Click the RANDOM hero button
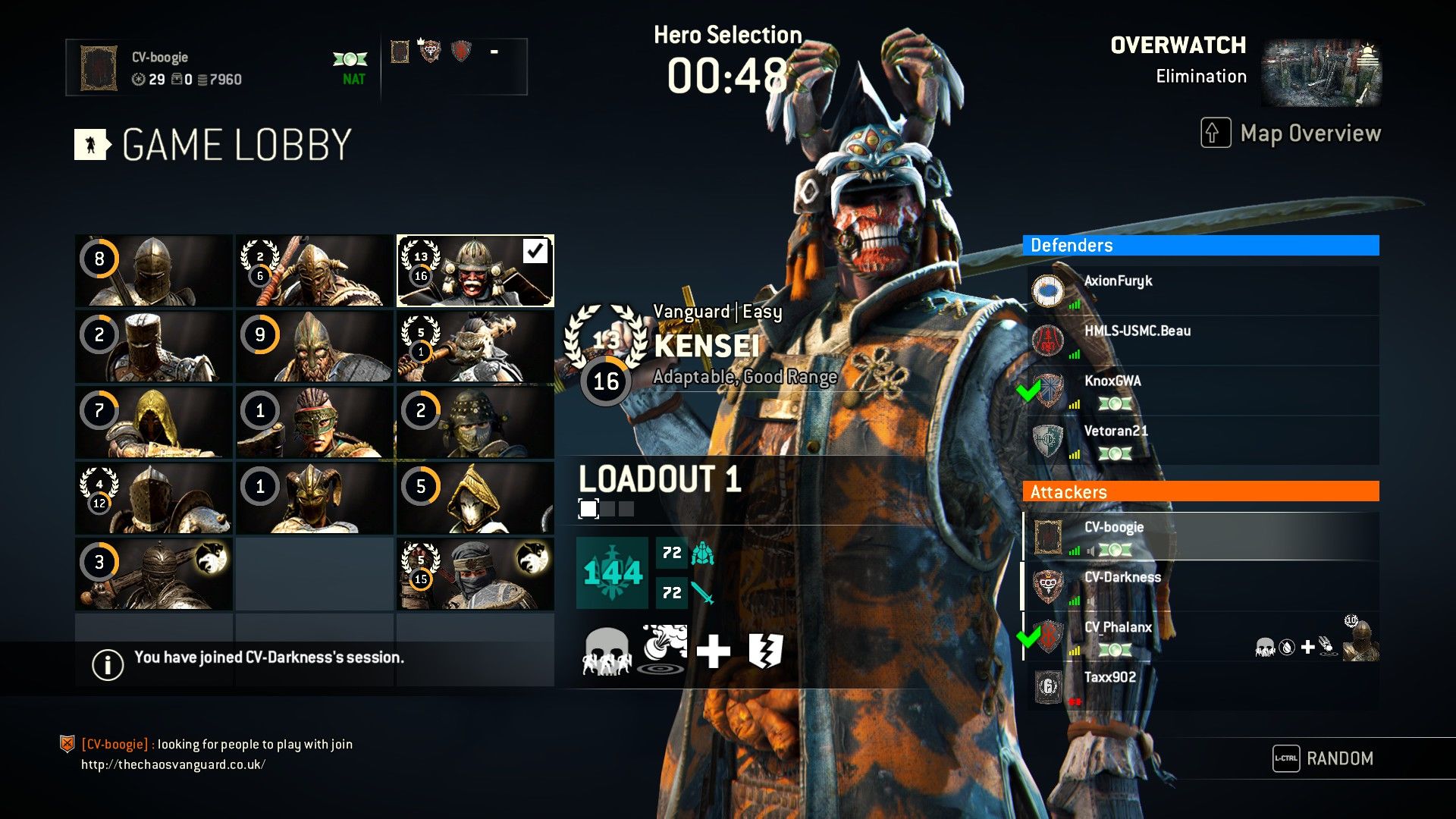Viewport: 1456px width, 819px height. 1324,758
